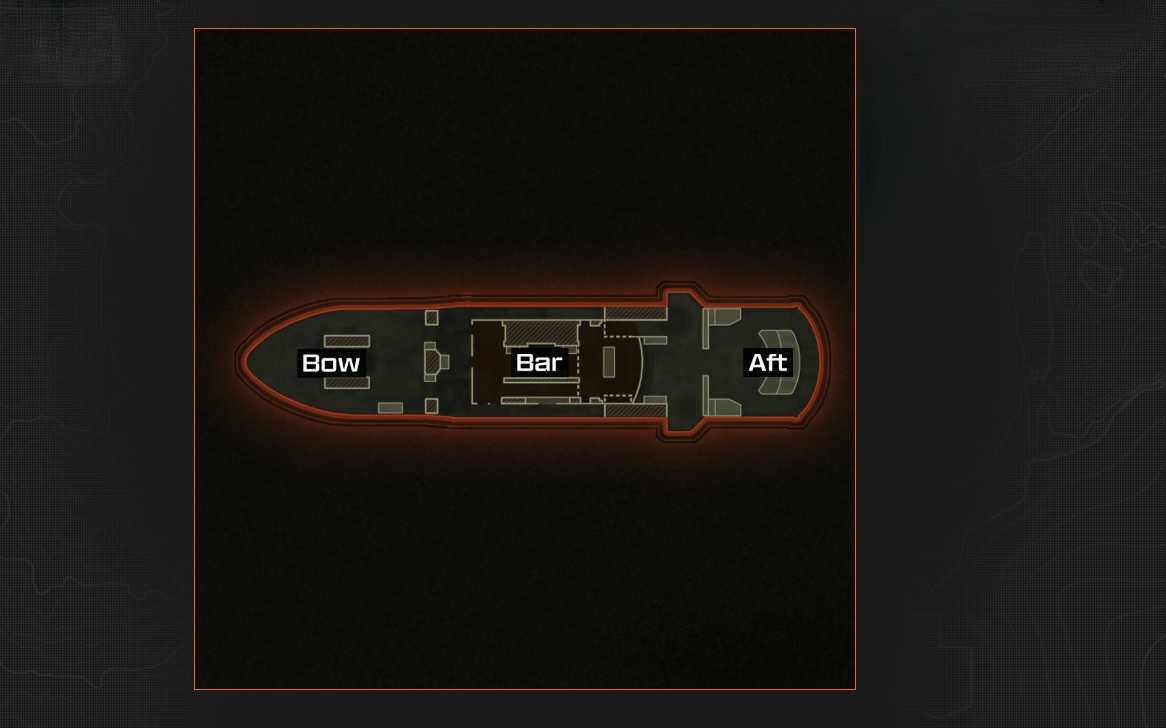Click the Aft location marker
Viewport: 1166px width, 728px height.
[767, 362]
